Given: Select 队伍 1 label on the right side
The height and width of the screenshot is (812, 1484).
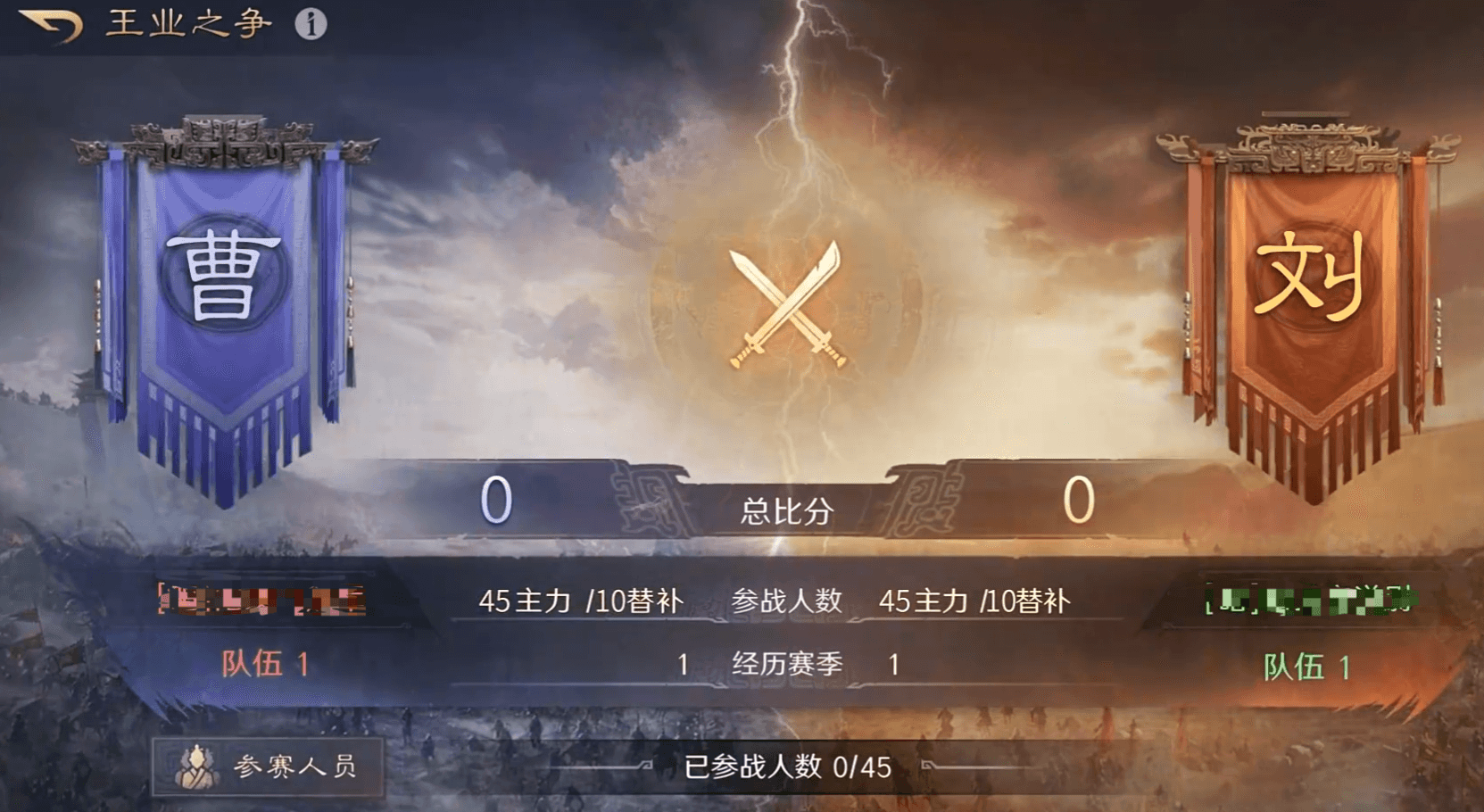Looking at the screenshot, I should click(1308, 664).
